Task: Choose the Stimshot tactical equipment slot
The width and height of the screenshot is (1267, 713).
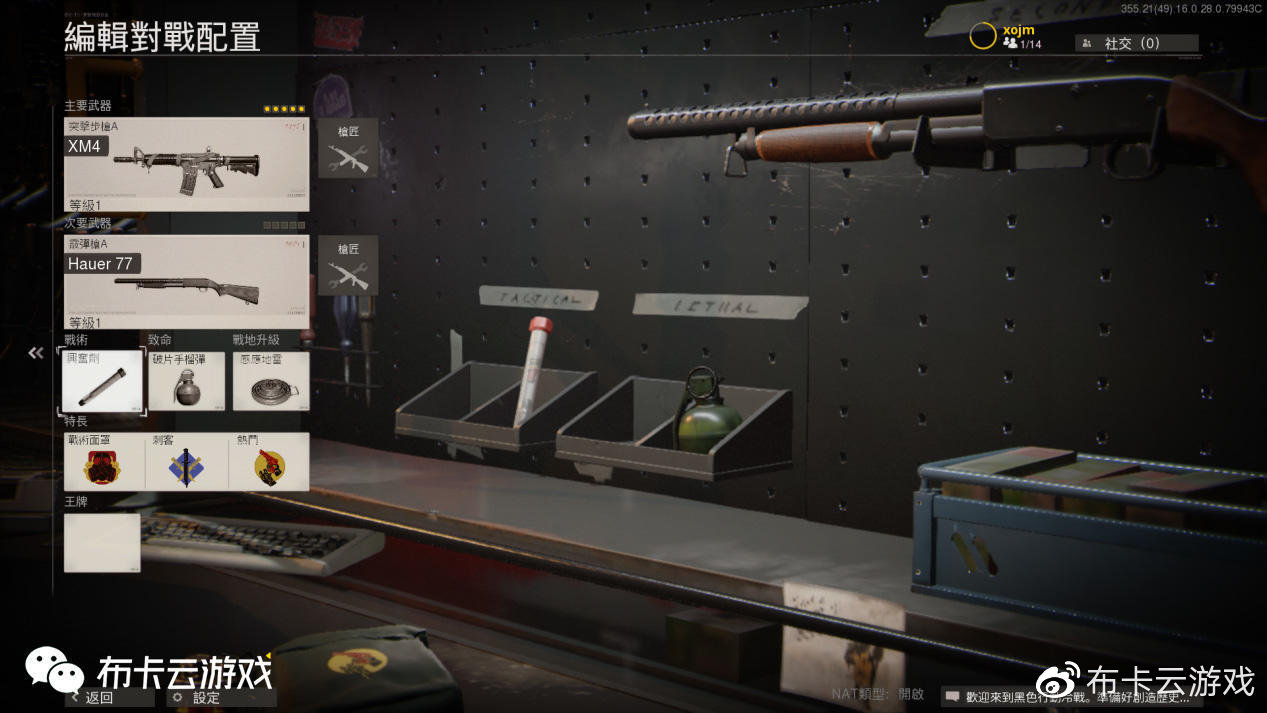Action: [102, 381]
